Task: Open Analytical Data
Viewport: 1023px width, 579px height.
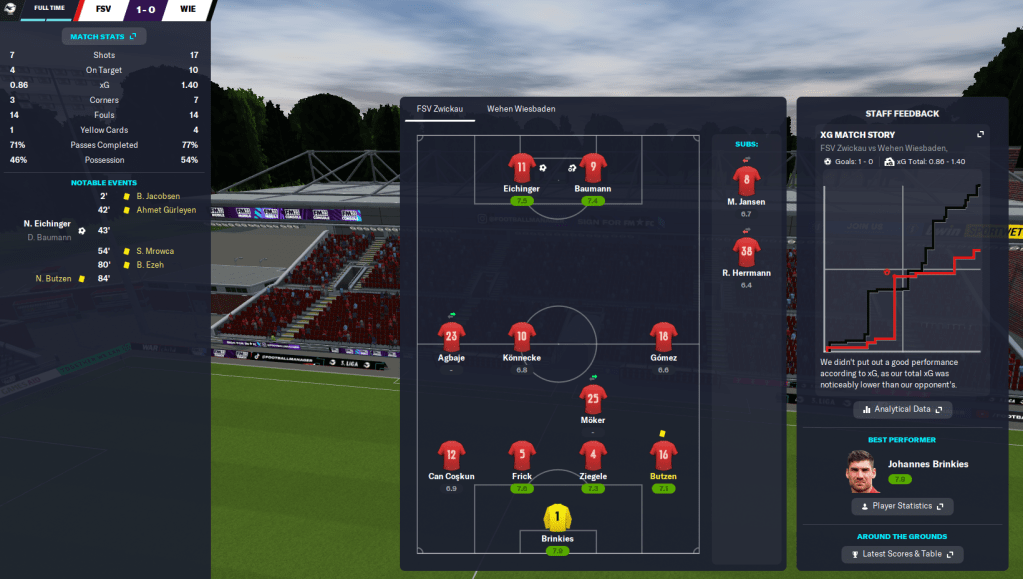Action: click(x=902, y=409)
